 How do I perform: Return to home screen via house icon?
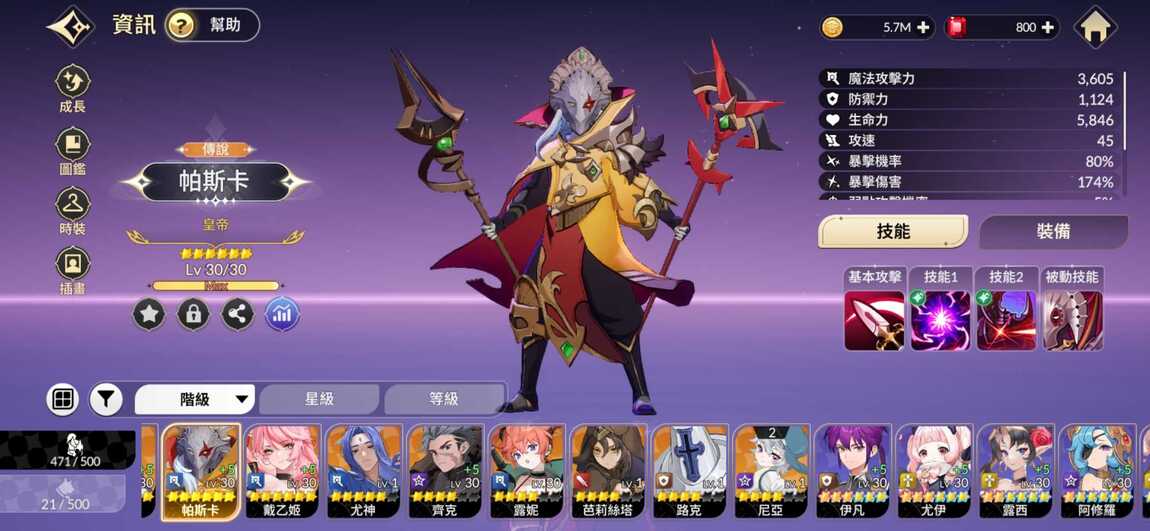[1095, 27]
